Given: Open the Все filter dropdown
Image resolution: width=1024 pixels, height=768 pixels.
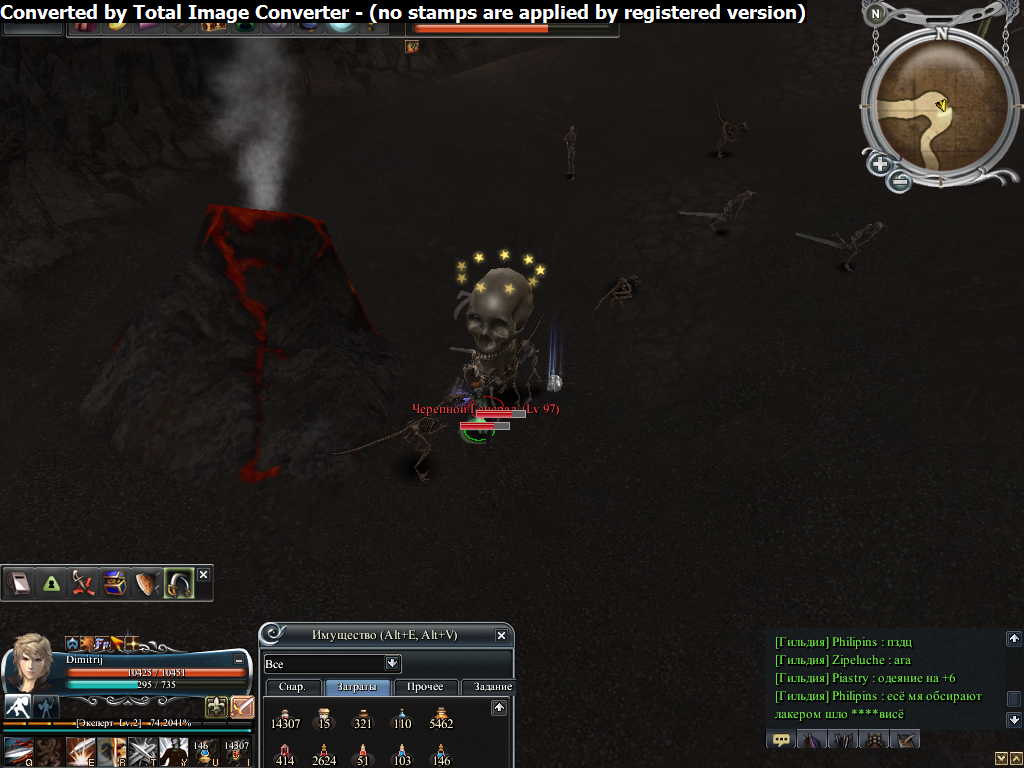Looking at the screenshot, I should (393, 663).
